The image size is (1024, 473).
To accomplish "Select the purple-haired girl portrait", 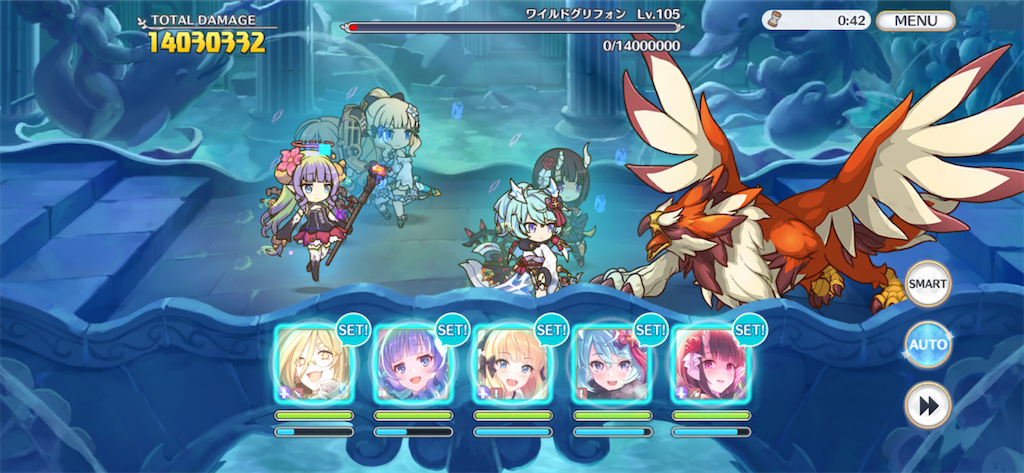I will point(412,362).
